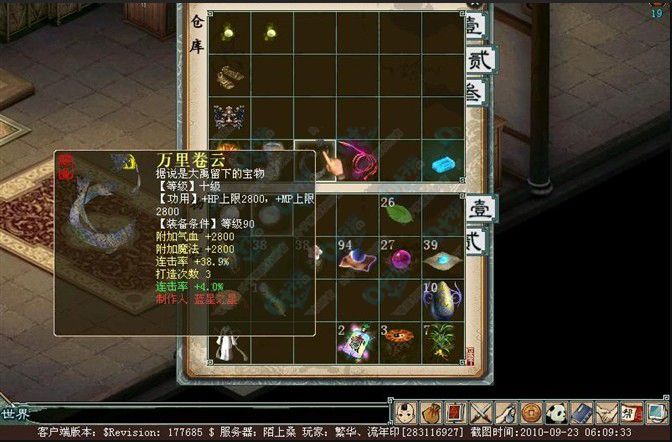Pick the green herb plant stack of 7
This screenshot has height=442, width=672.
pyautogui.click(x=442, y=342)
